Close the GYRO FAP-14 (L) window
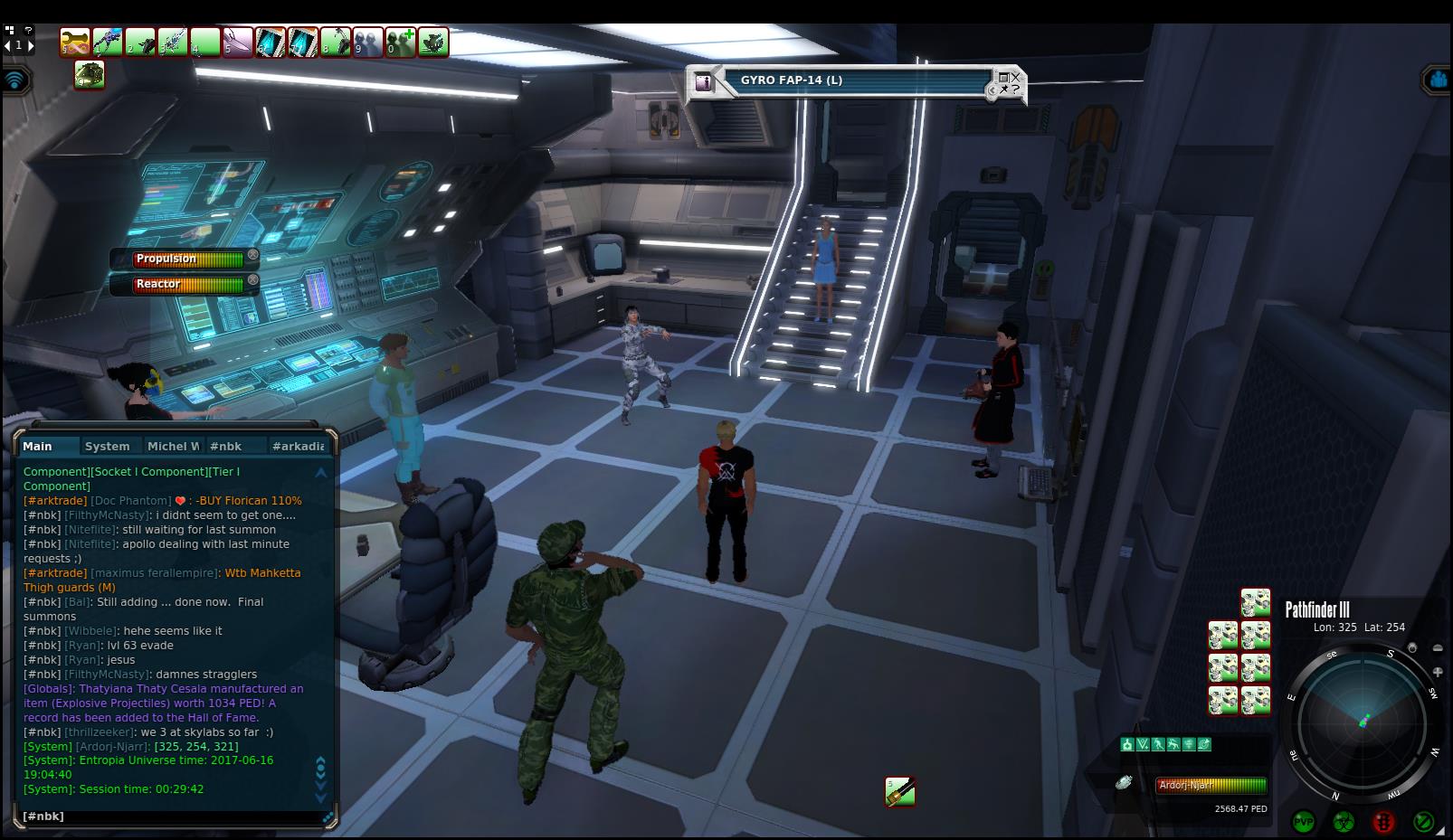The width and height of the screenshot is (1453, 840). tap(1015, 77)
